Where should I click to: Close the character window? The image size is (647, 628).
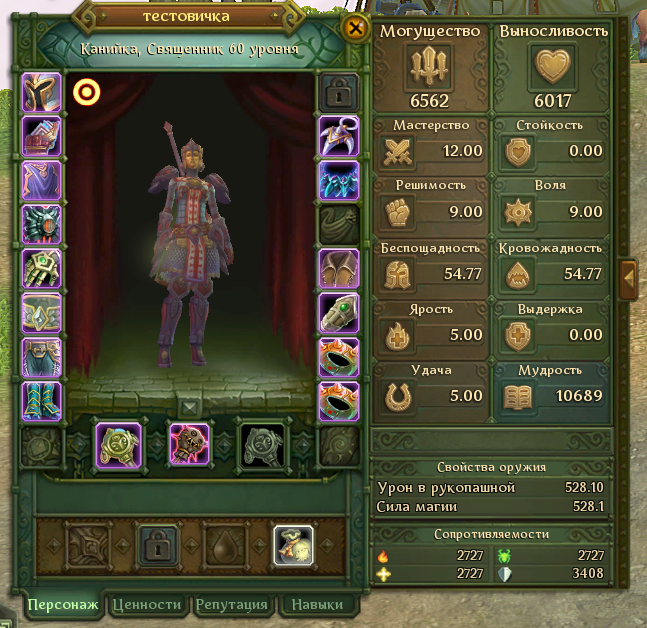(x=353, y=28)
